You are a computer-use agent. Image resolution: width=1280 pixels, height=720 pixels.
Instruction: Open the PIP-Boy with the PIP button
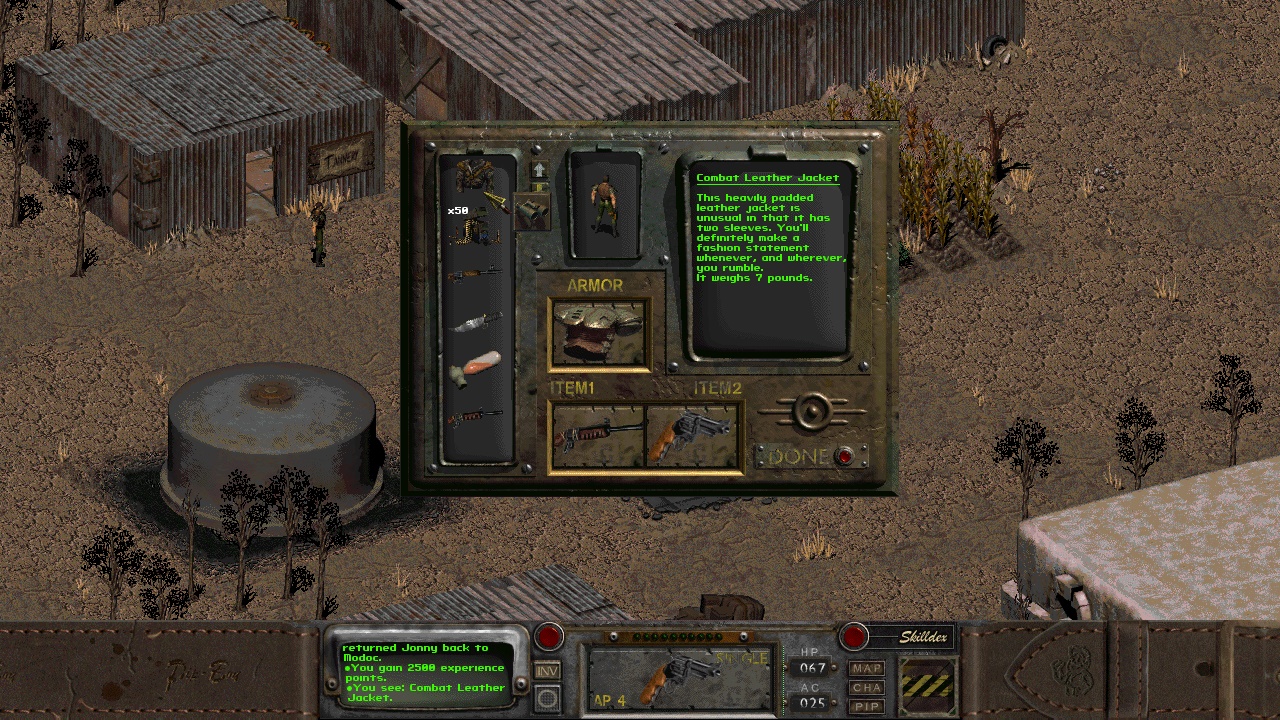click(x=867, y=707)
